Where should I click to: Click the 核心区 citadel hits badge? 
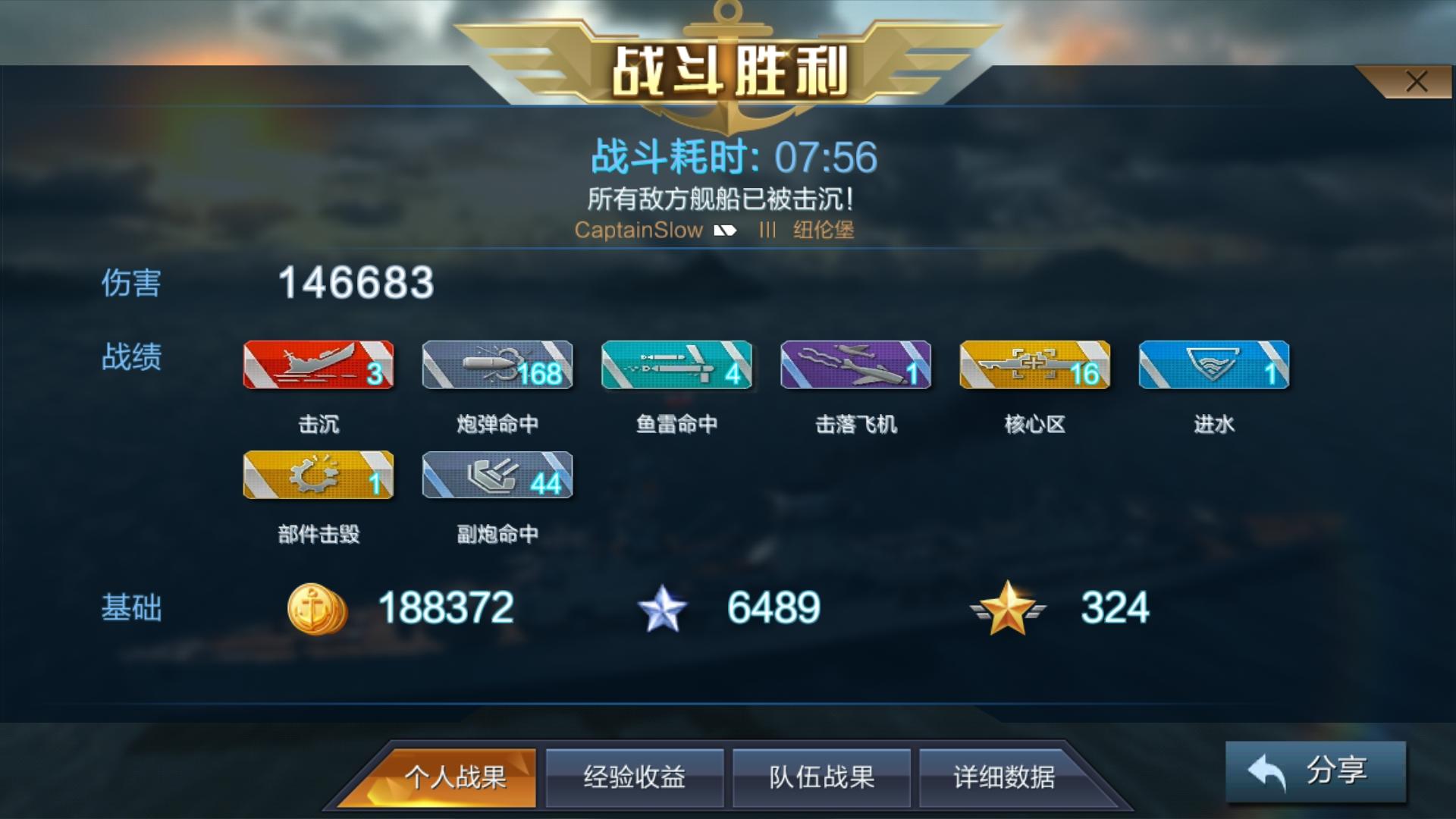click(x=1035, y=366)
